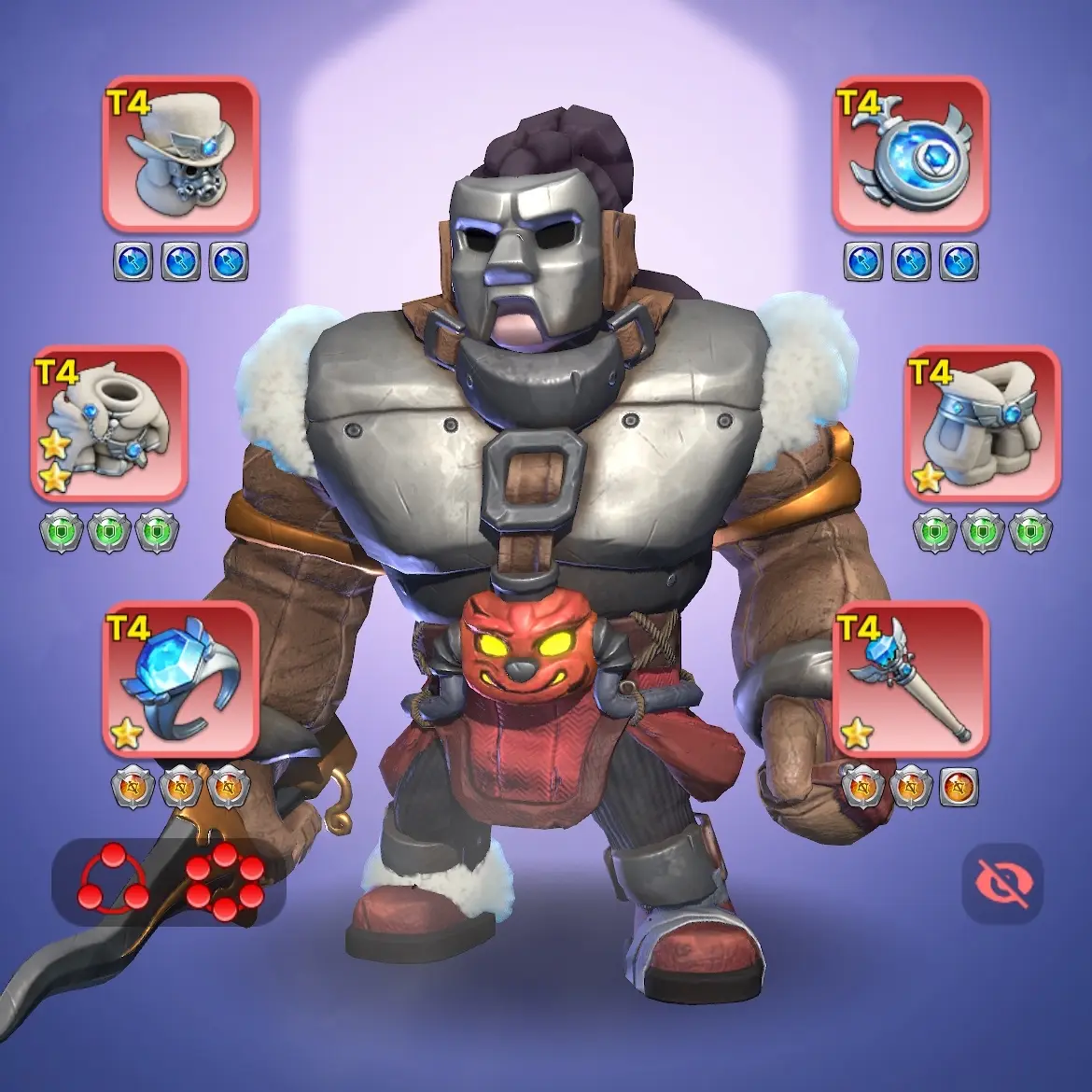Select the T4 white chest armor slot
The height and width of the screenshot is (1092, 1092).
[109, 423]
